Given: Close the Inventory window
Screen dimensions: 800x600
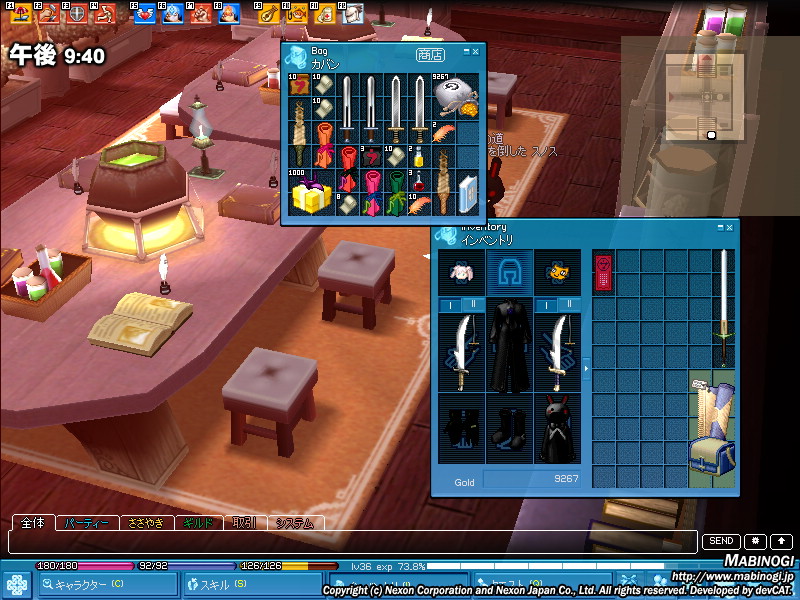Looking at the screenshot, I should pyautogui.click(x=731, y=228).
